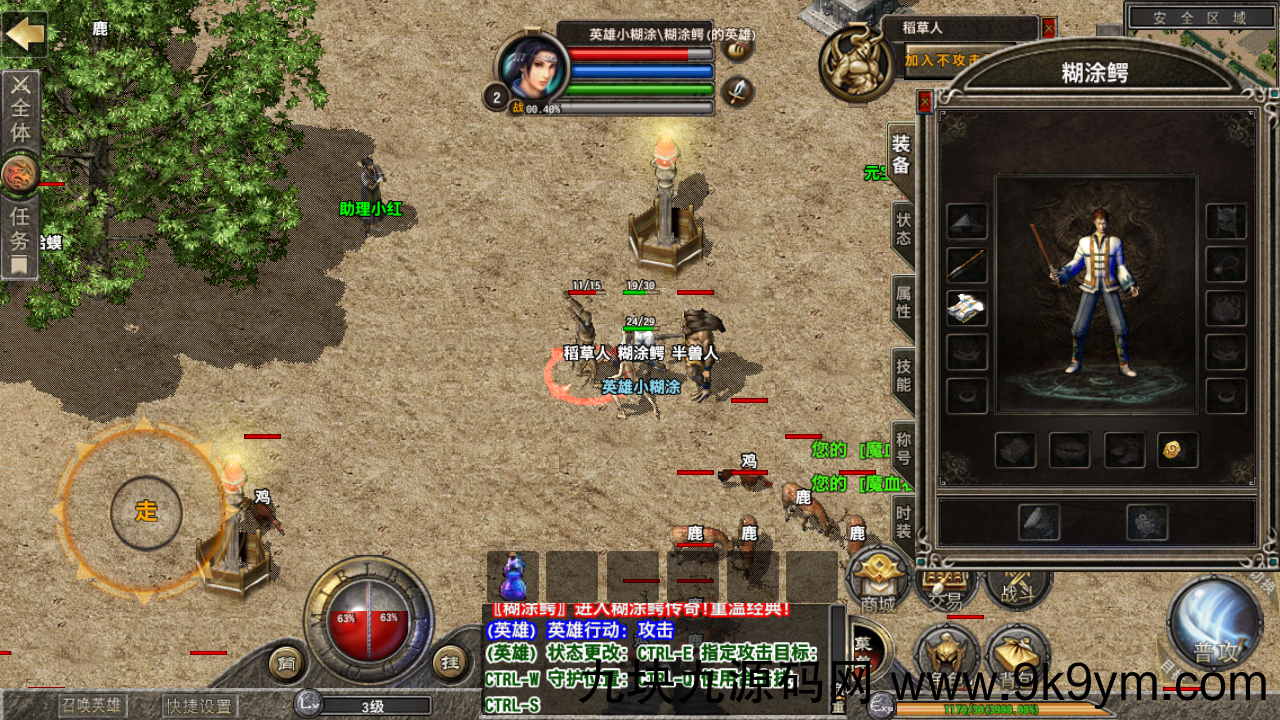This screenshot has width=1280, height=720.
Task: Select the equipped armor slot with white robe
Action: (x=966, y=309)
